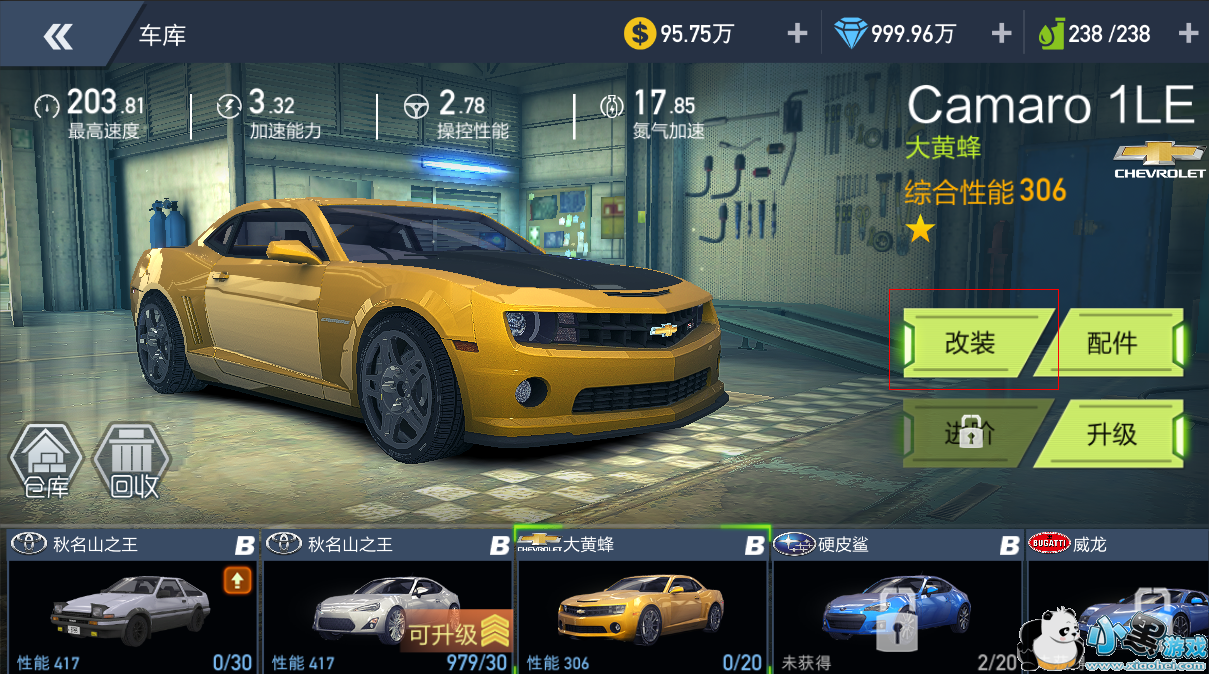Select the yellow 大黄蜂 Camaro card
The width and height of the screenshot is (1209, 674).
[641, 603]
